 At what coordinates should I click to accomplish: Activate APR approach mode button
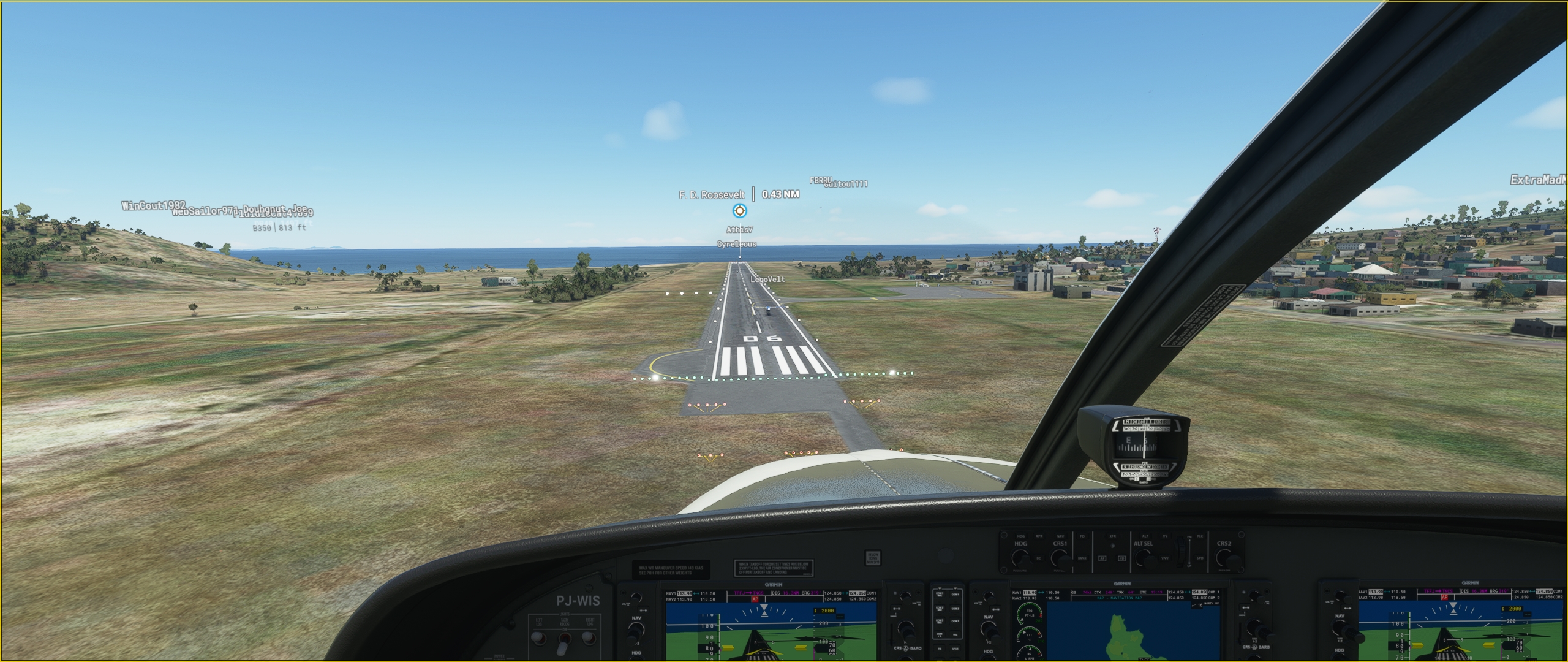tap(1039, 538)
